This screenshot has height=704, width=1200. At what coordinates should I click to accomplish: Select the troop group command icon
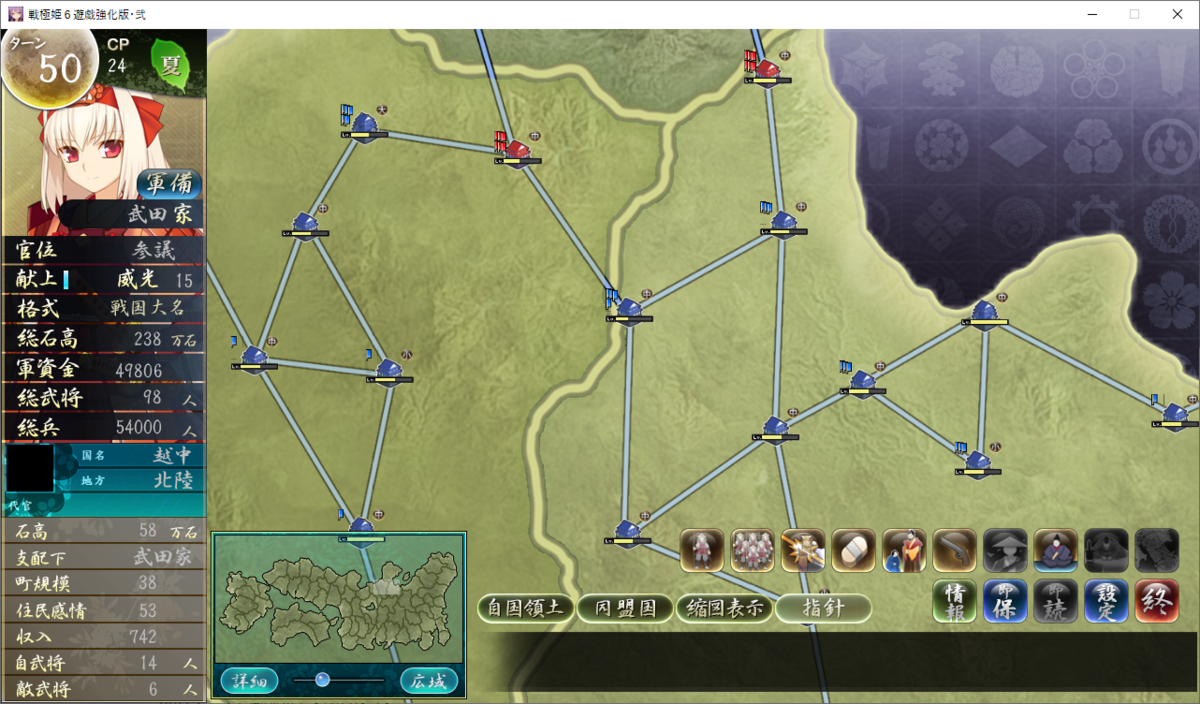[x=752, y=550]
